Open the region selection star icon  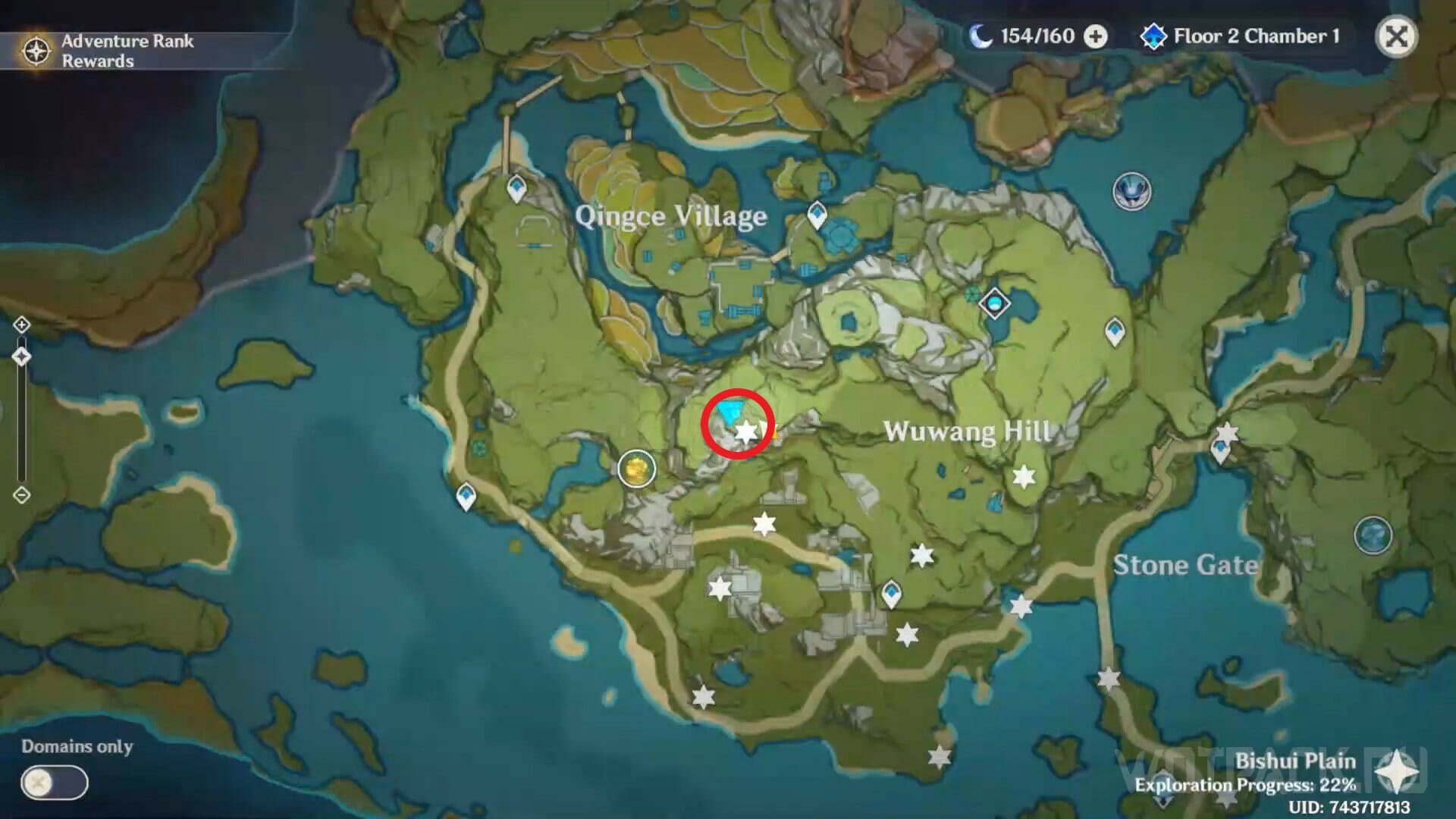[x=1396, y=775]
